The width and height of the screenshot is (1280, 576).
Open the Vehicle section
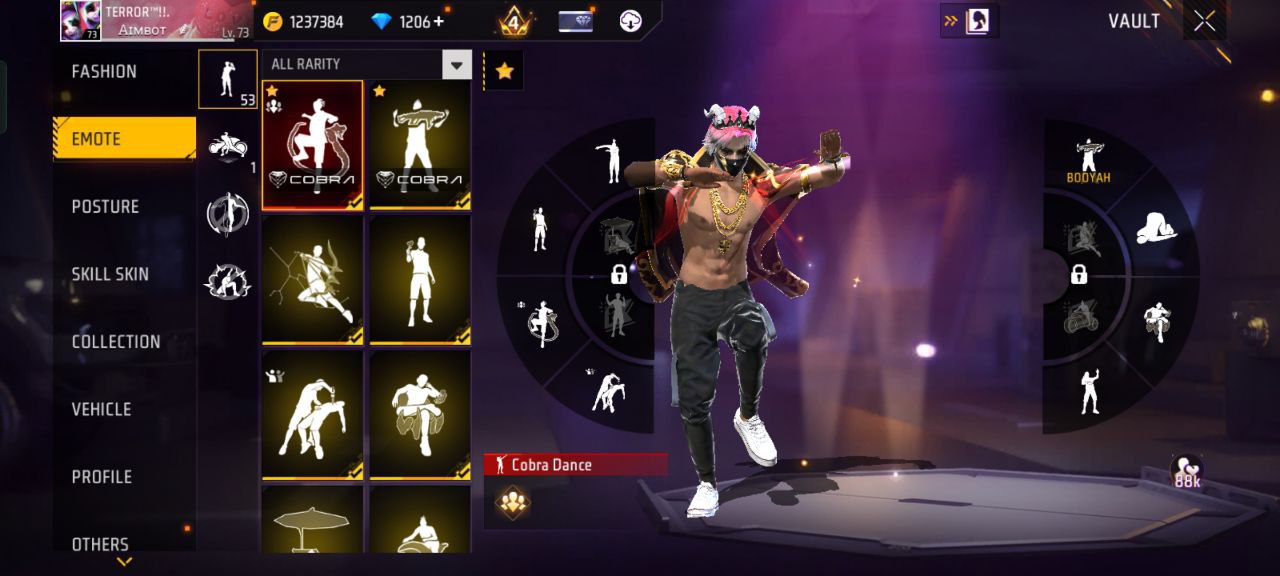point(101,409)
